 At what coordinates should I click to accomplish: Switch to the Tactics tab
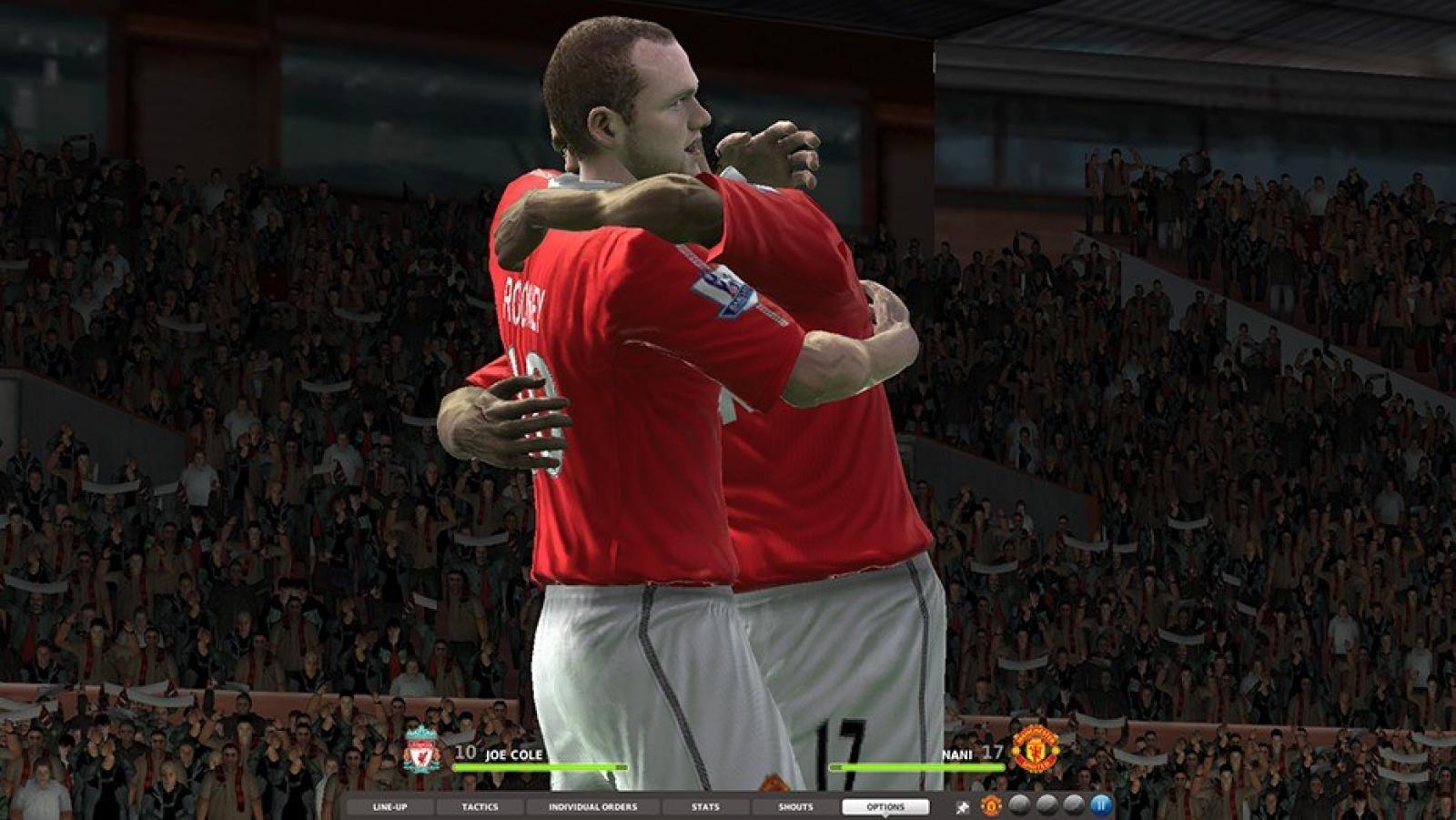(480, 806)
